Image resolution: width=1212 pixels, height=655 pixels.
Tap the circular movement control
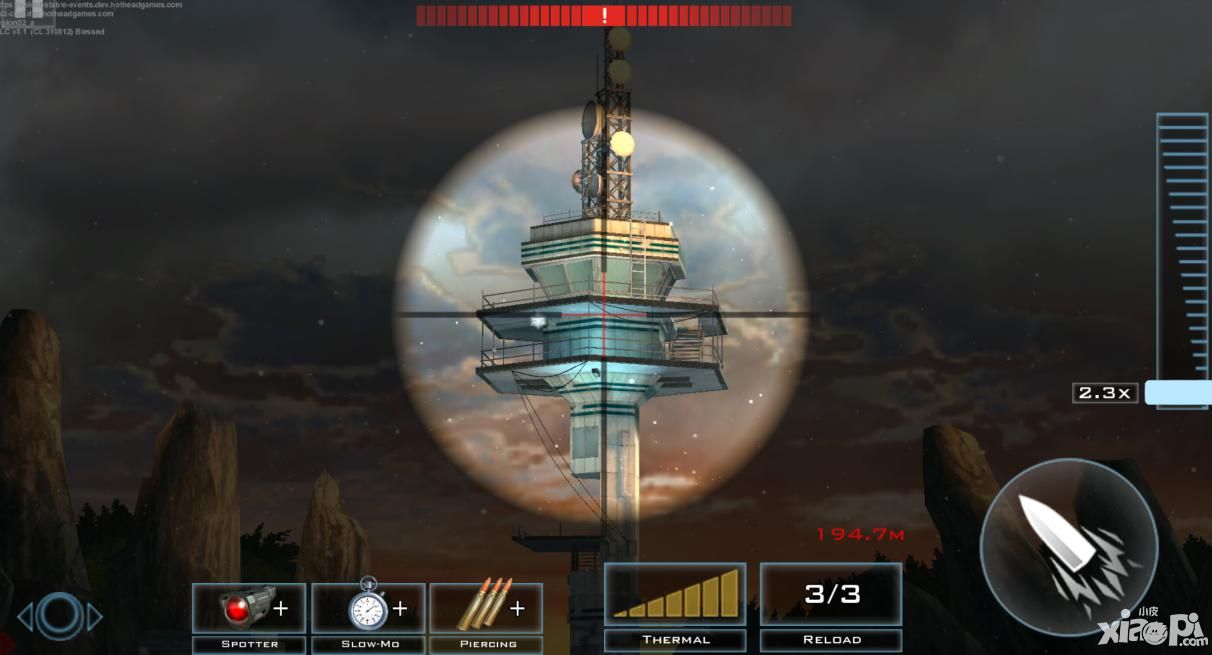(60, 615)
